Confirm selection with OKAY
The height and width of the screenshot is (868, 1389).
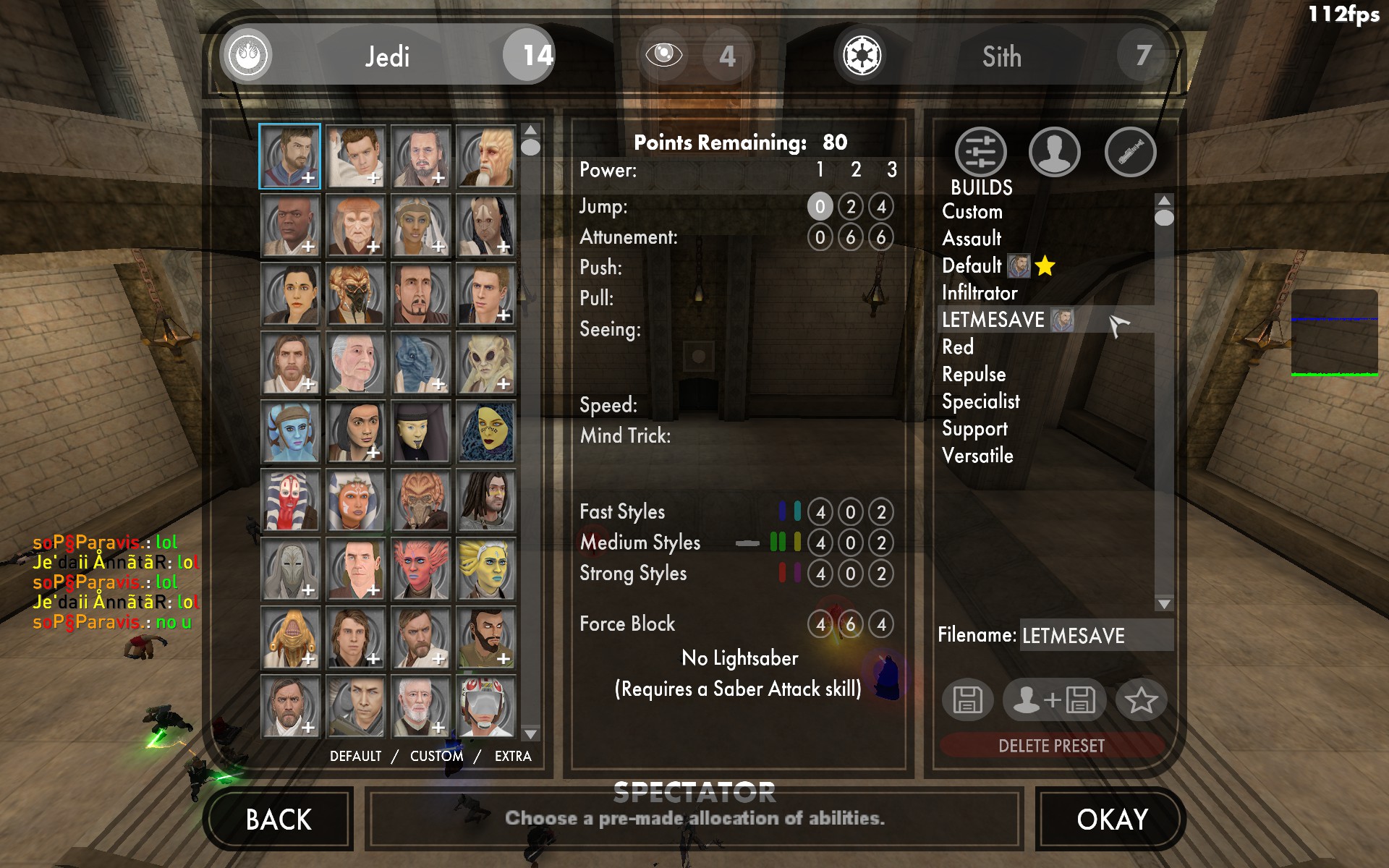pos(1112,820)
